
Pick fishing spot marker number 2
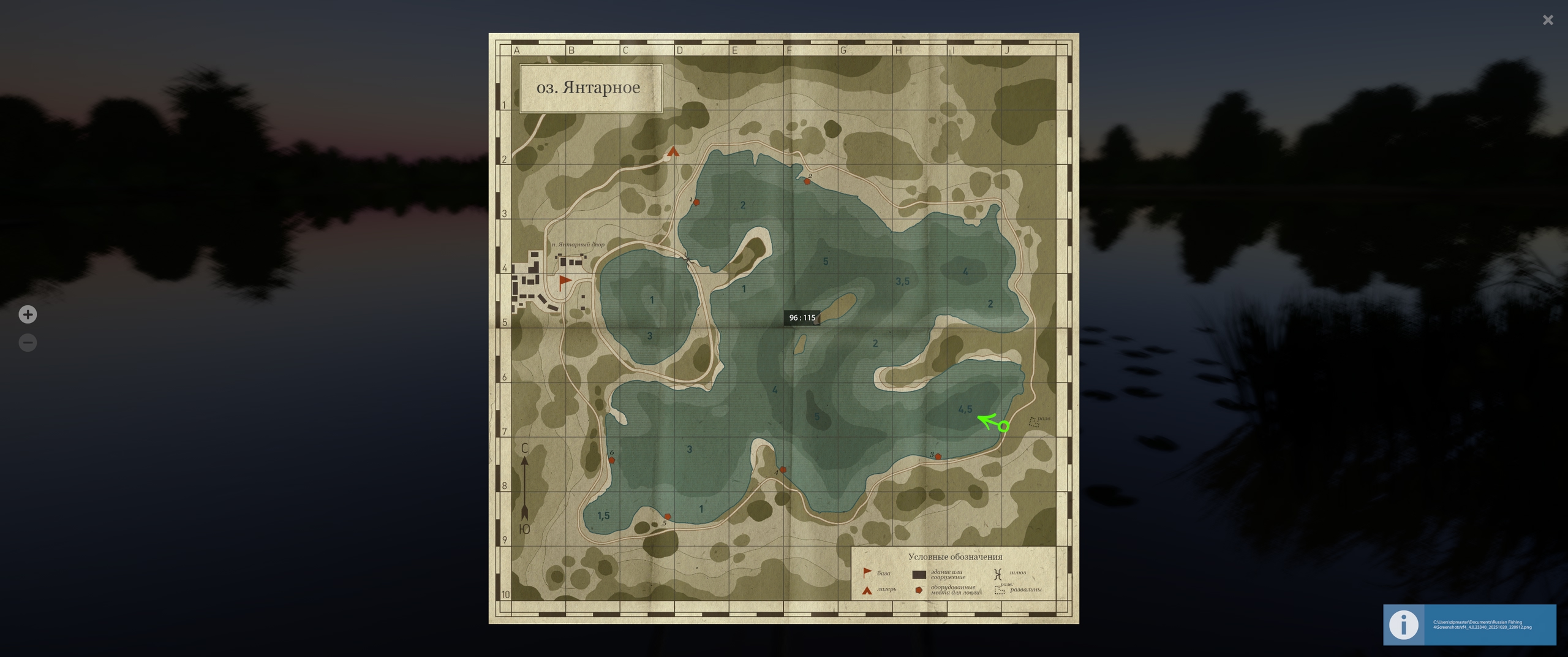click(x=807, y=181)
